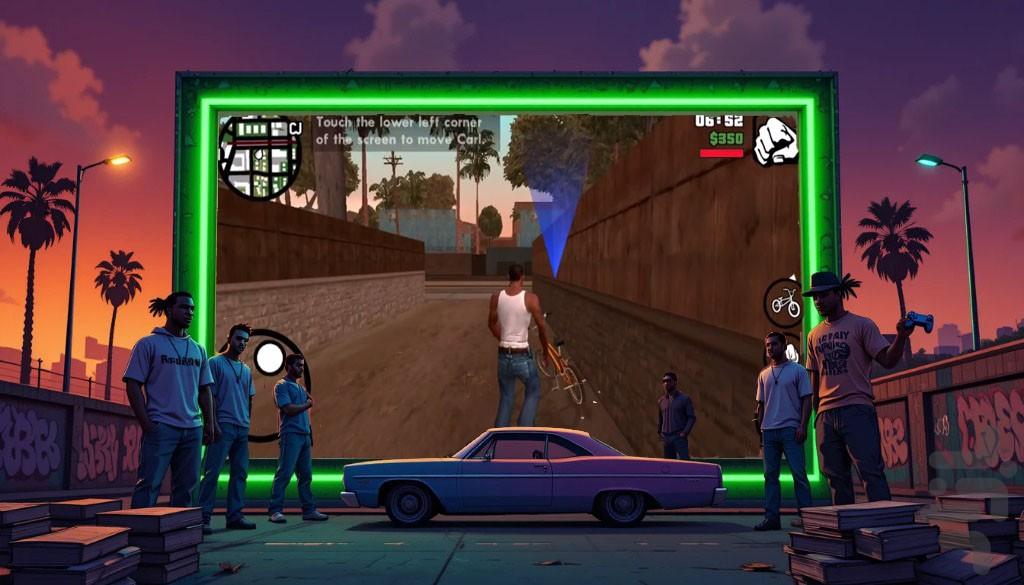The image size is (1024, 585).
Task: Tap the bicycle mount button
Action: [783, 302]
